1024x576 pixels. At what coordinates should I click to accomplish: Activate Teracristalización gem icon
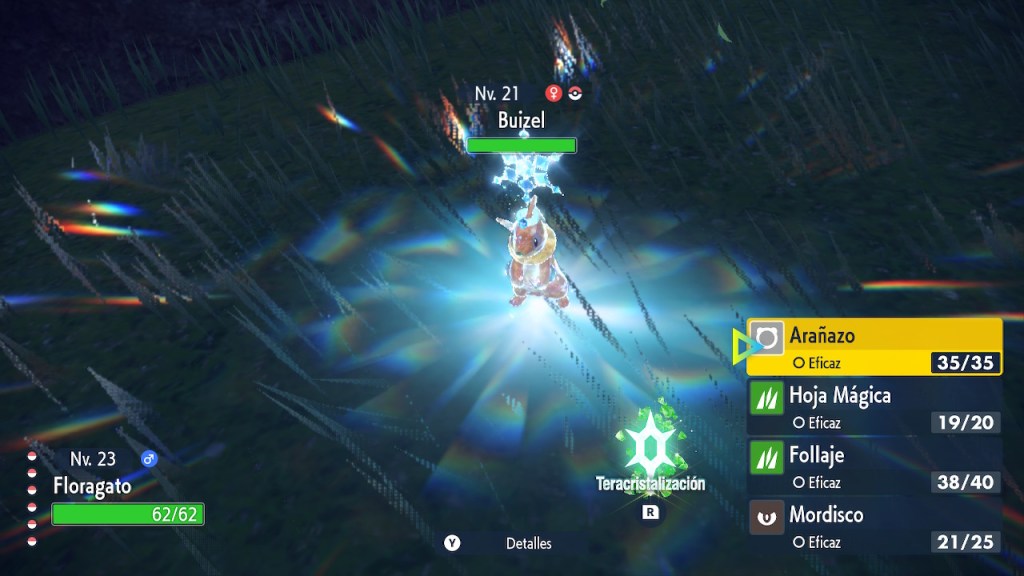coord(651,443)
